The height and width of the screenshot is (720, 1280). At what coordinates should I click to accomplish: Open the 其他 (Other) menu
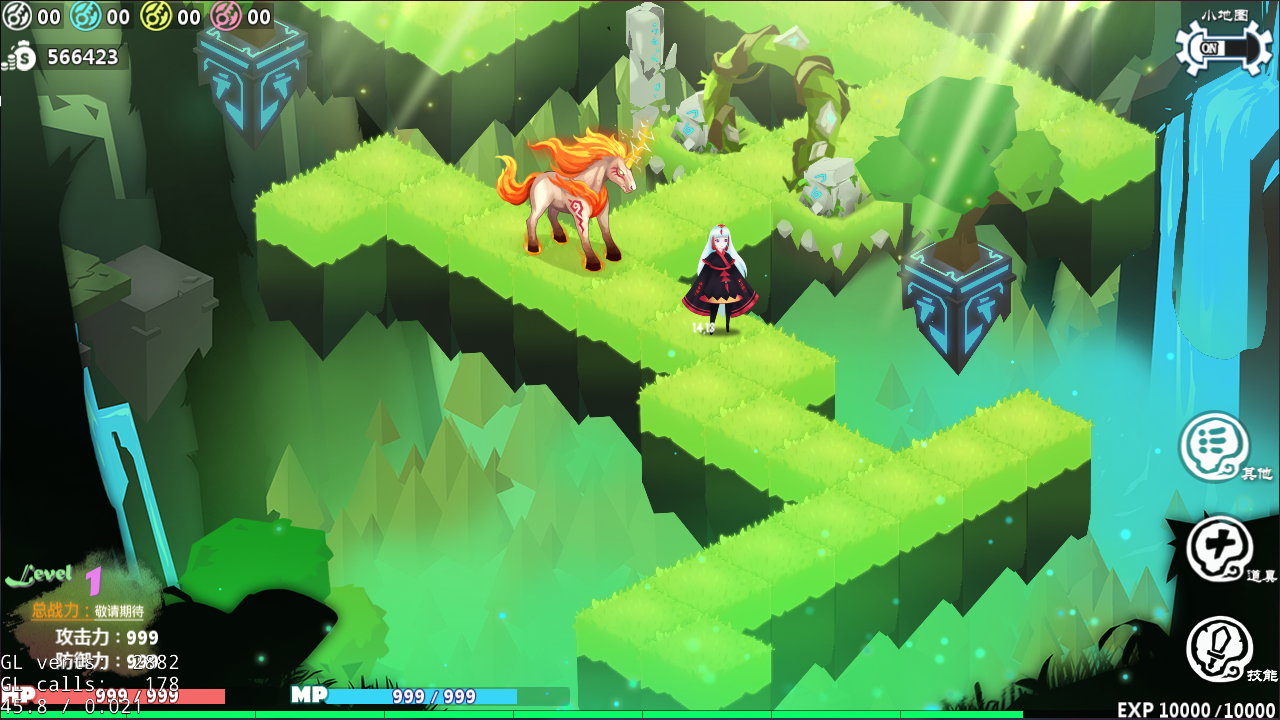tap(1214, 447)
